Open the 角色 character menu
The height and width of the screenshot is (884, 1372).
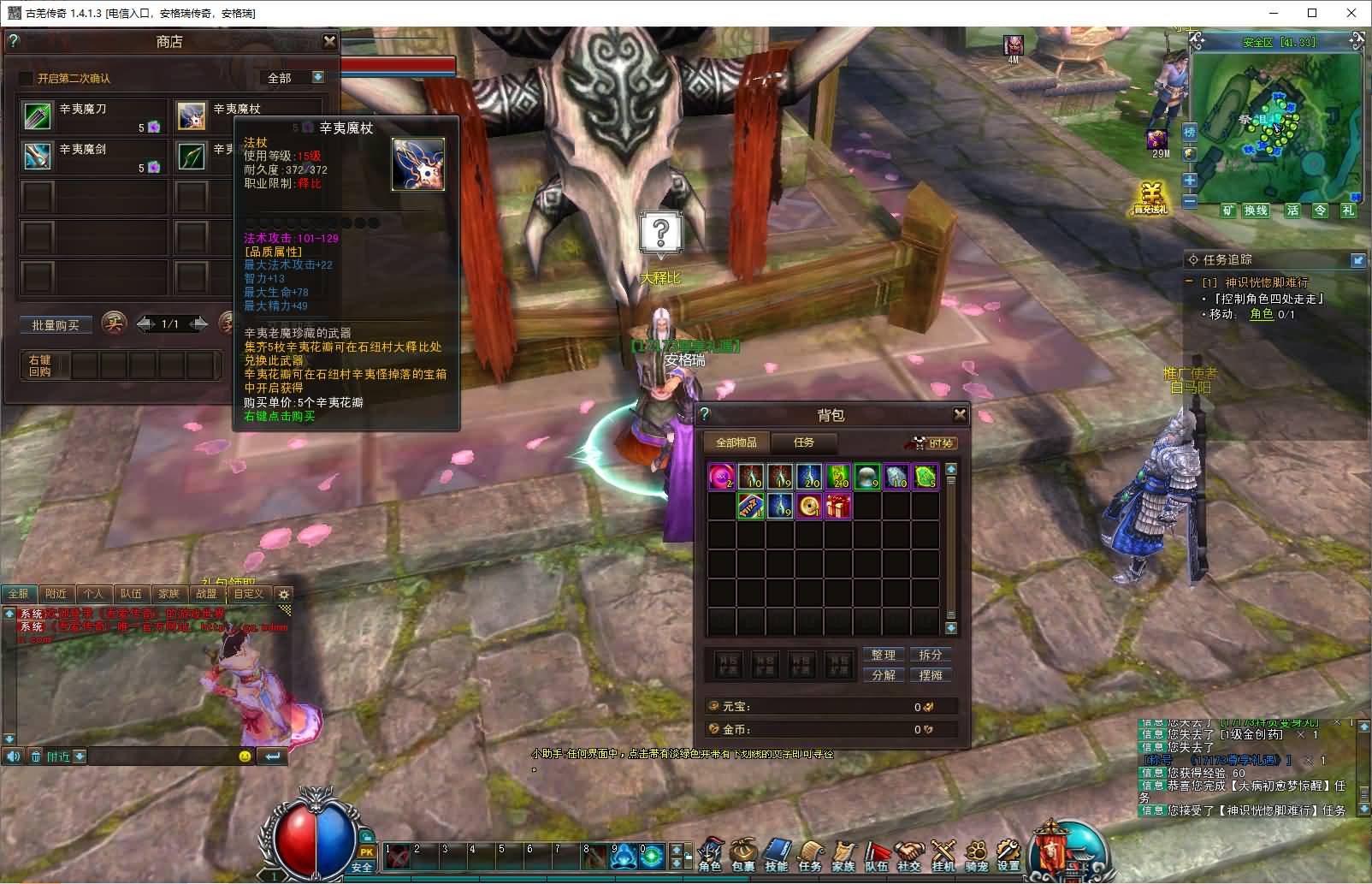coord(710,853)
